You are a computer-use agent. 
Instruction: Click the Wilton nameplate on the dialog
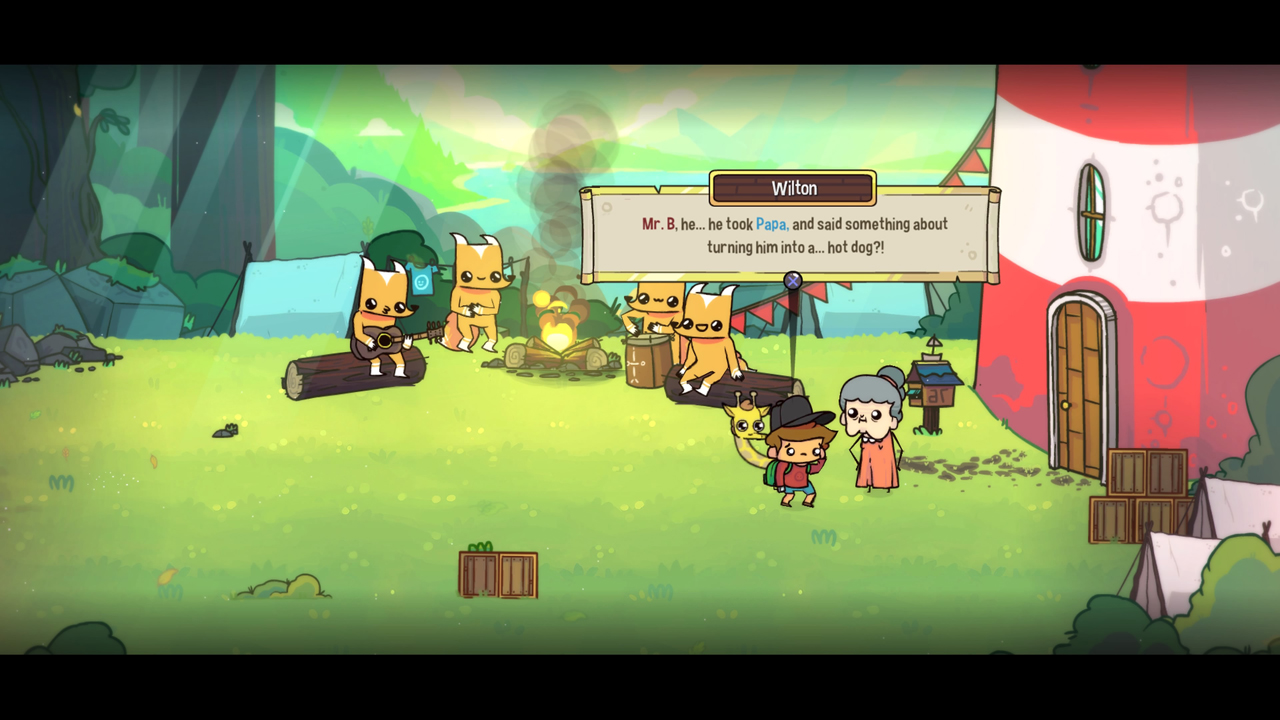coord(791,188)
